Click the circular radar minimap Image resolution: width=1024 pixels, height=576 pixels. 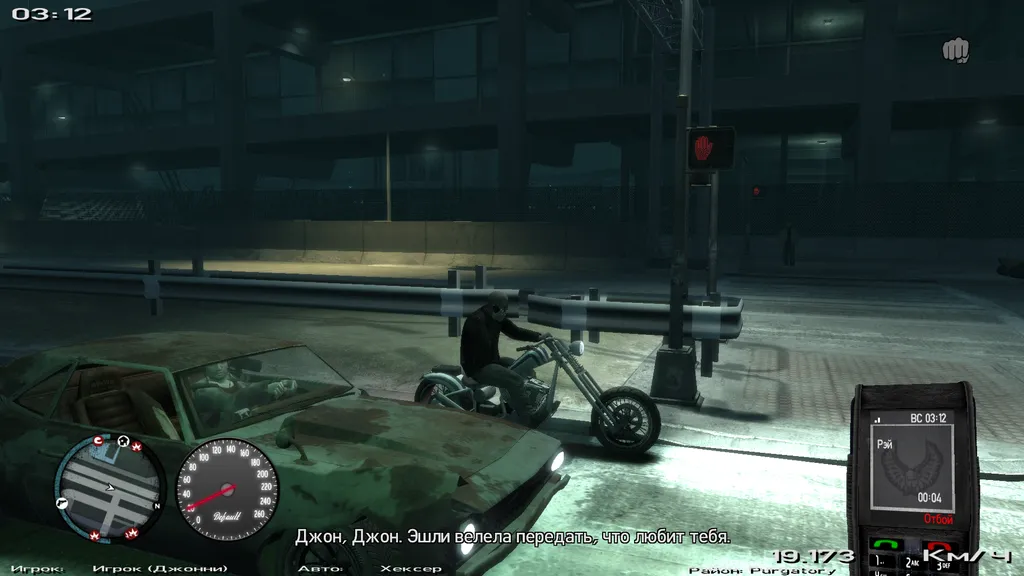[109, 488]
